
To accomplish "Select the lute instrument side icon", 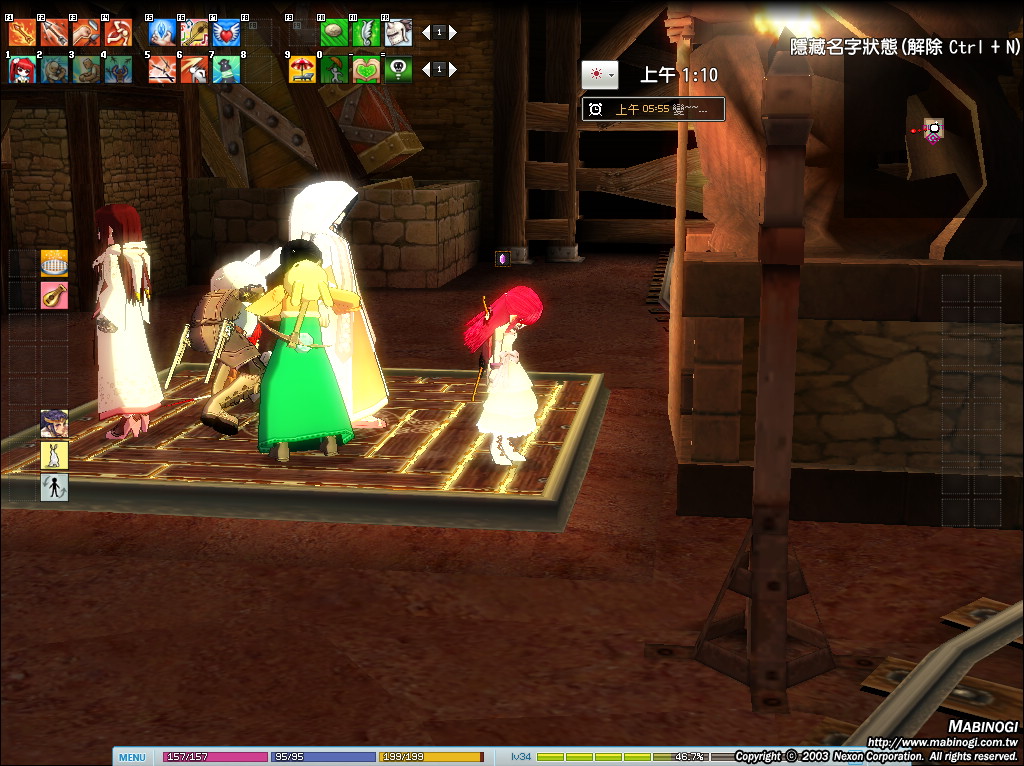I will [54, 295].
